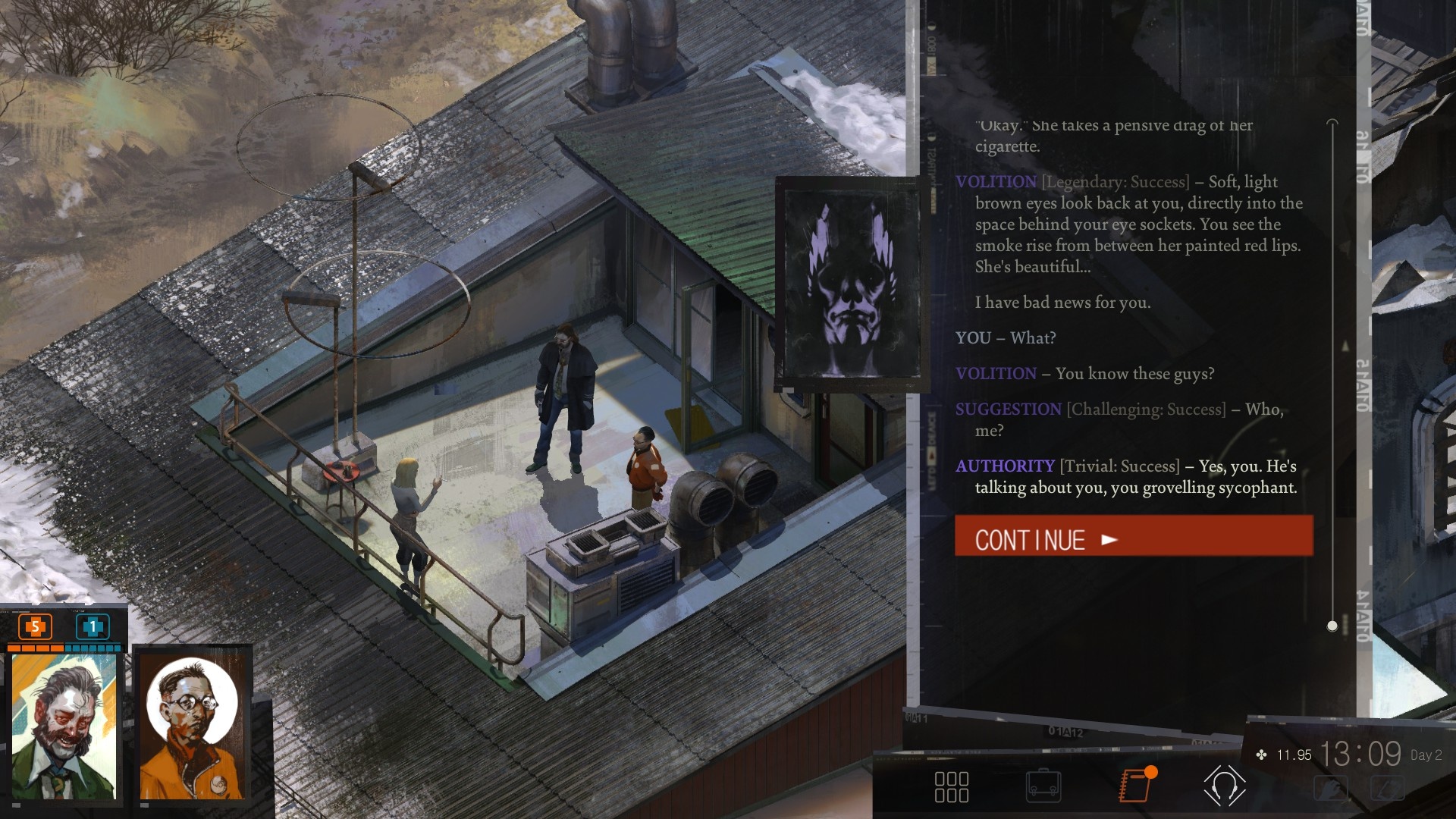Use the blue morale heal item
The height and width of the screenshot is (819, 1456).
[x=93, y=626]
